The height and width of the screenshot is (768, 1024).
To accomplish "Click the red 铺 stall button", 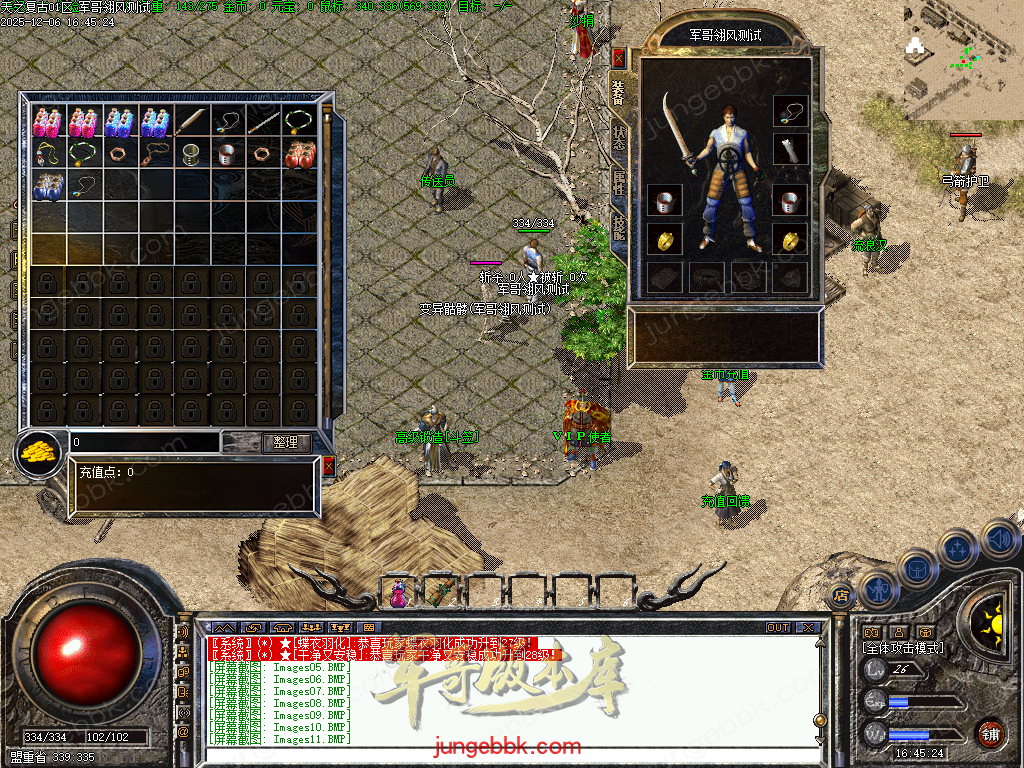I will pos(991,733).
